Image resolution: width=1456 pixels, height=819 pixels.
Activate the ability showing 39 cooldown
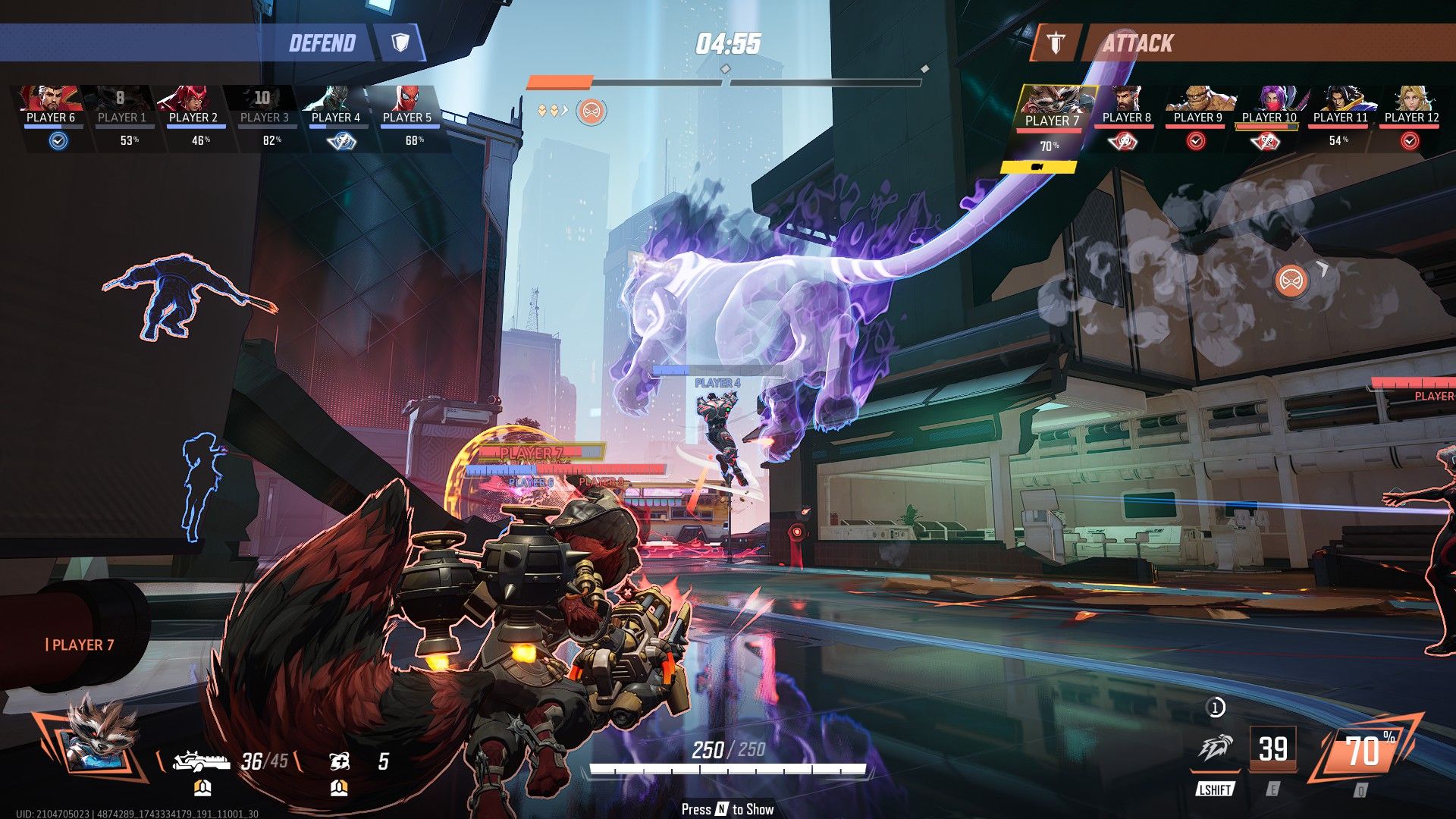pos(1272,749)
